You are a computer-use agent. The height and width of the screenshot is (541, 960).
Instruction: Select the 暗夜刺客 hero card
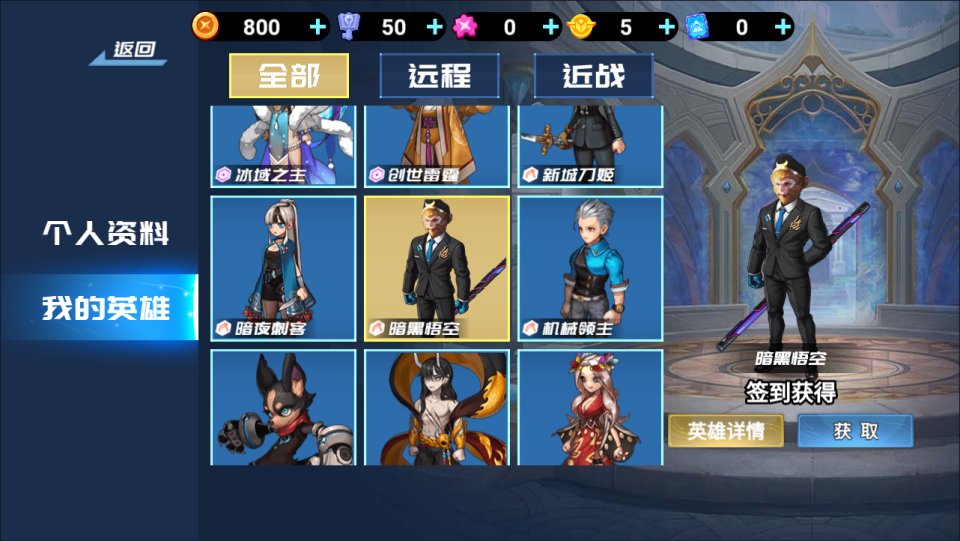[283, 268]
